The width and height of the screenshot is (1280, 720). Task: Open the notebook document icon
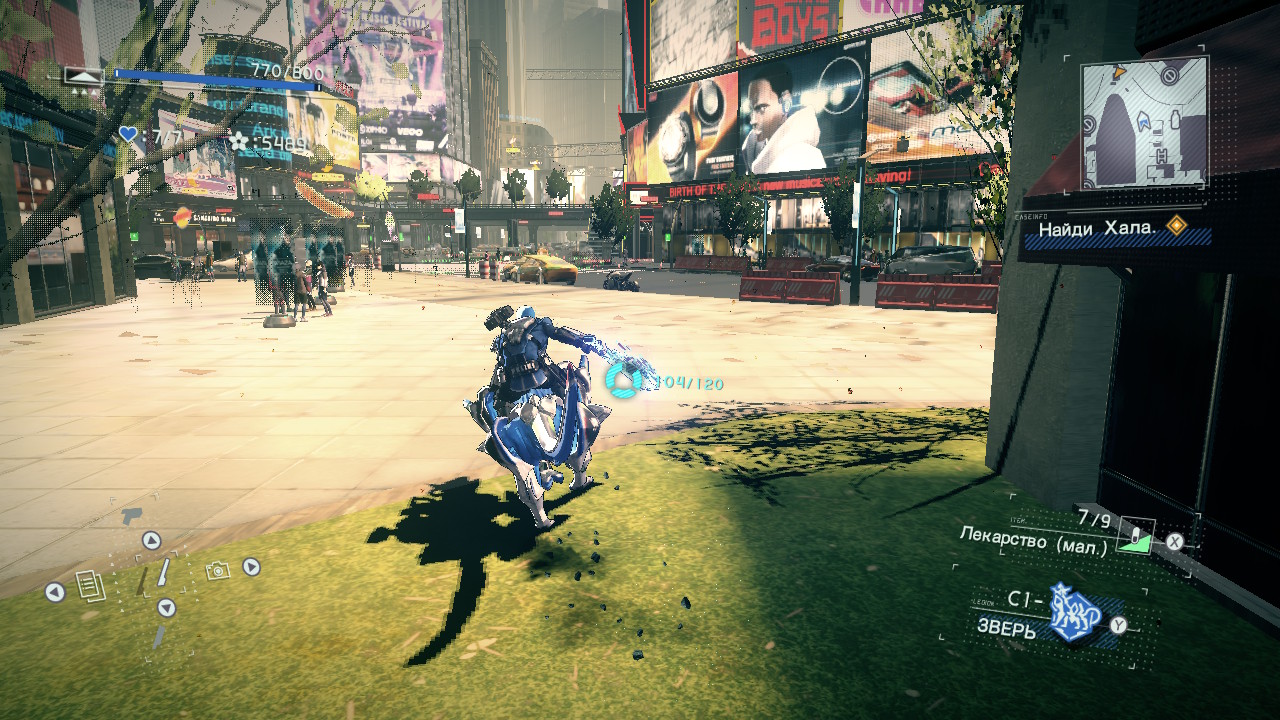pos(91,585)
